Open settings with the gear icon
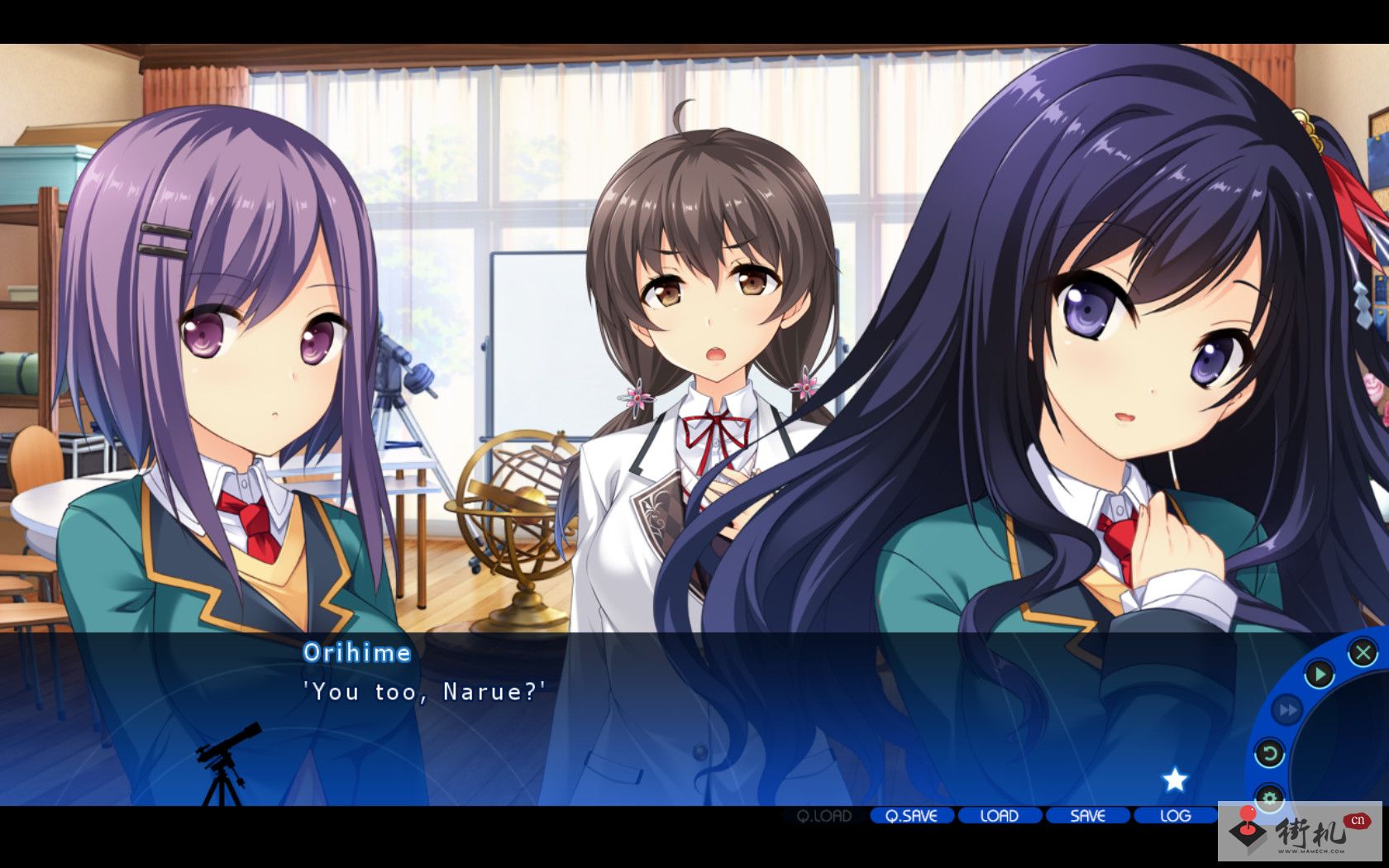The width and height of the screenshot is (1389, 868). click(1269, 798)
